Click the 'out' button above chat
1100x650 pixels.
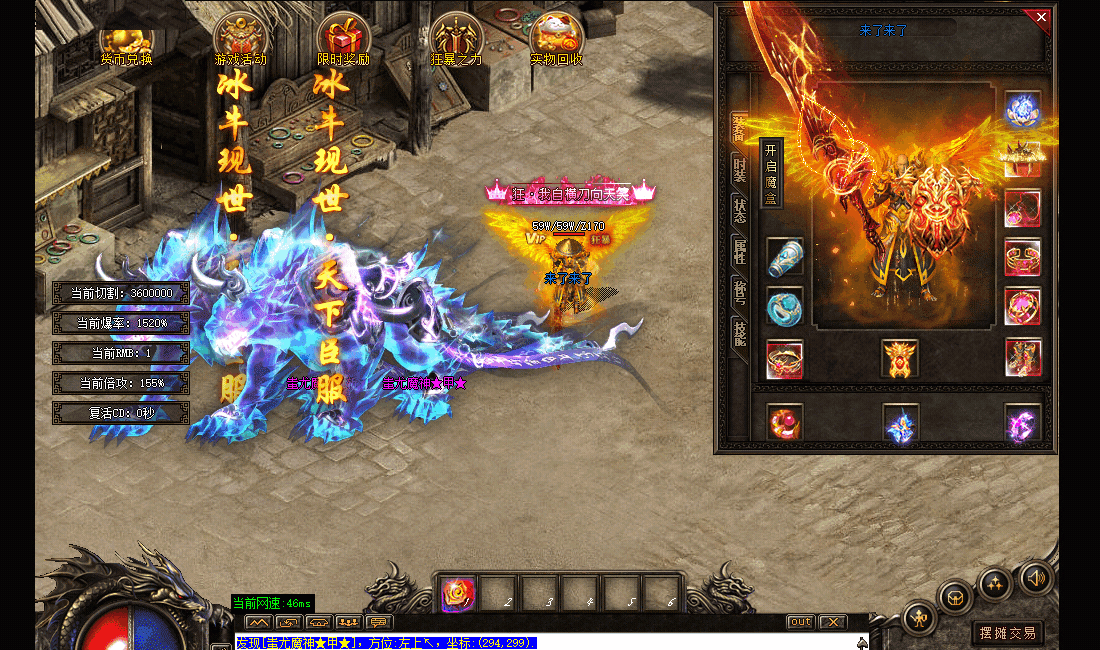800,622
